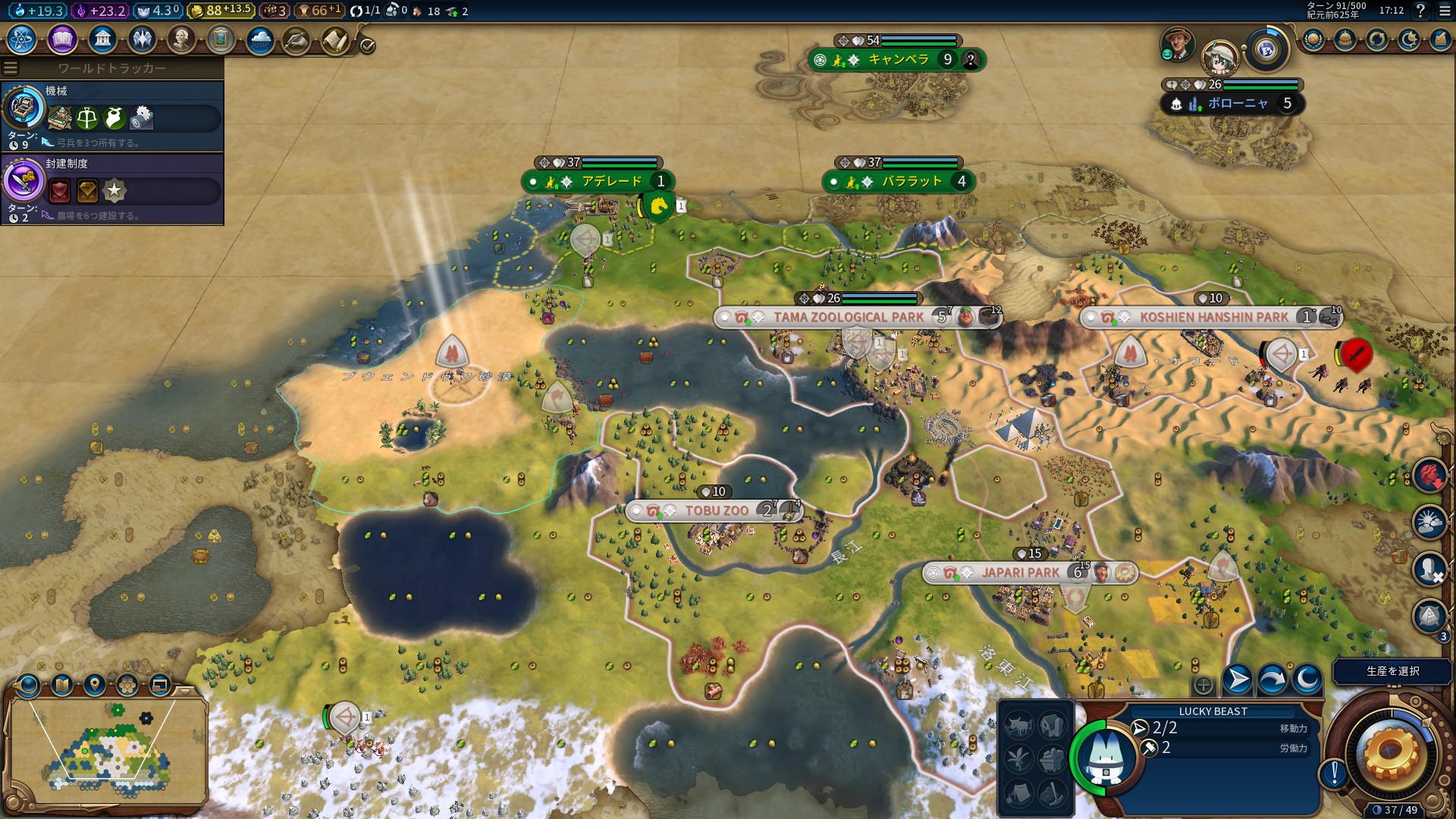View the government screen building icon

click(x=102, y=39)
